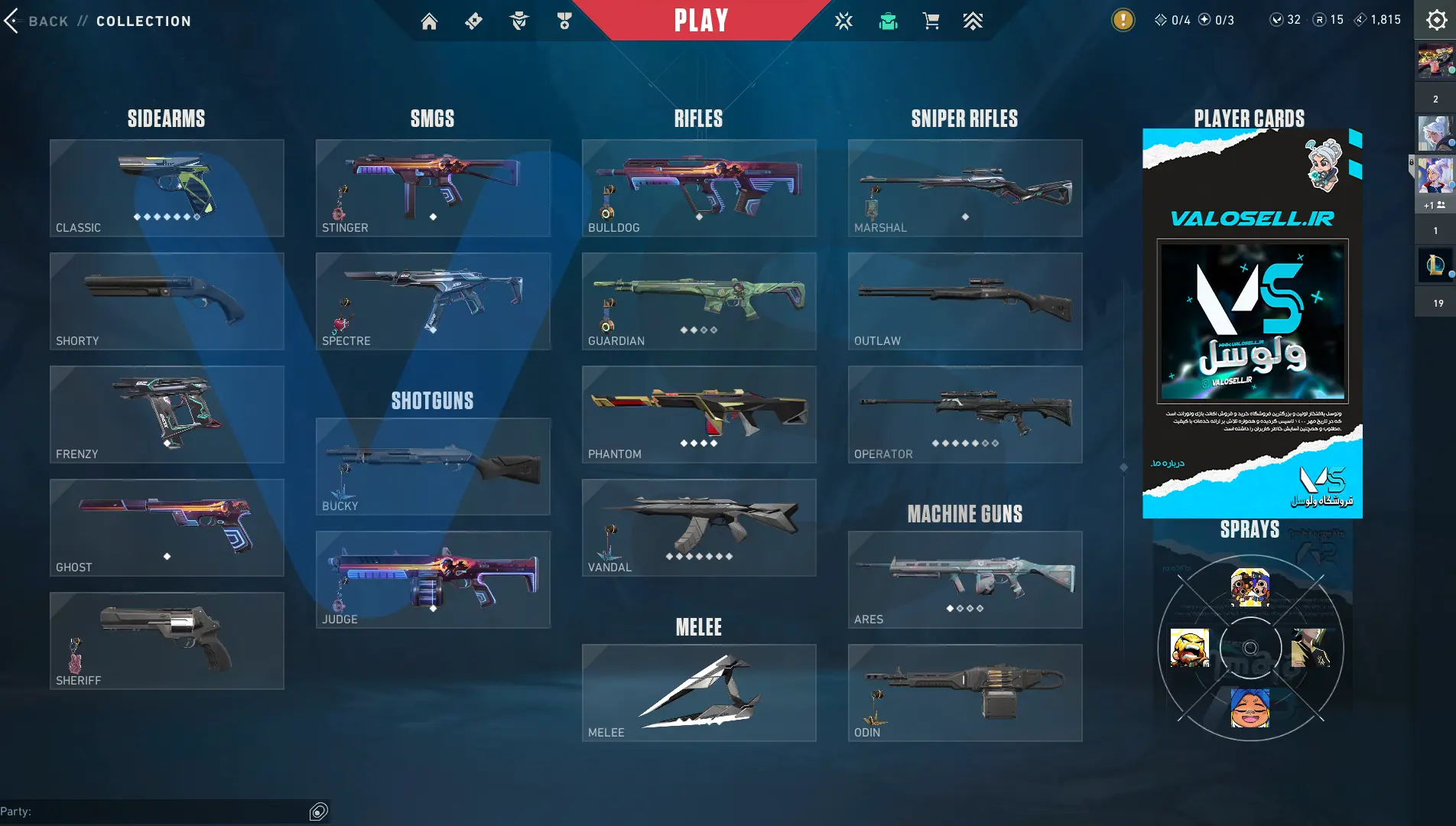Open the Sheriff revolver slot

point(167,641)
